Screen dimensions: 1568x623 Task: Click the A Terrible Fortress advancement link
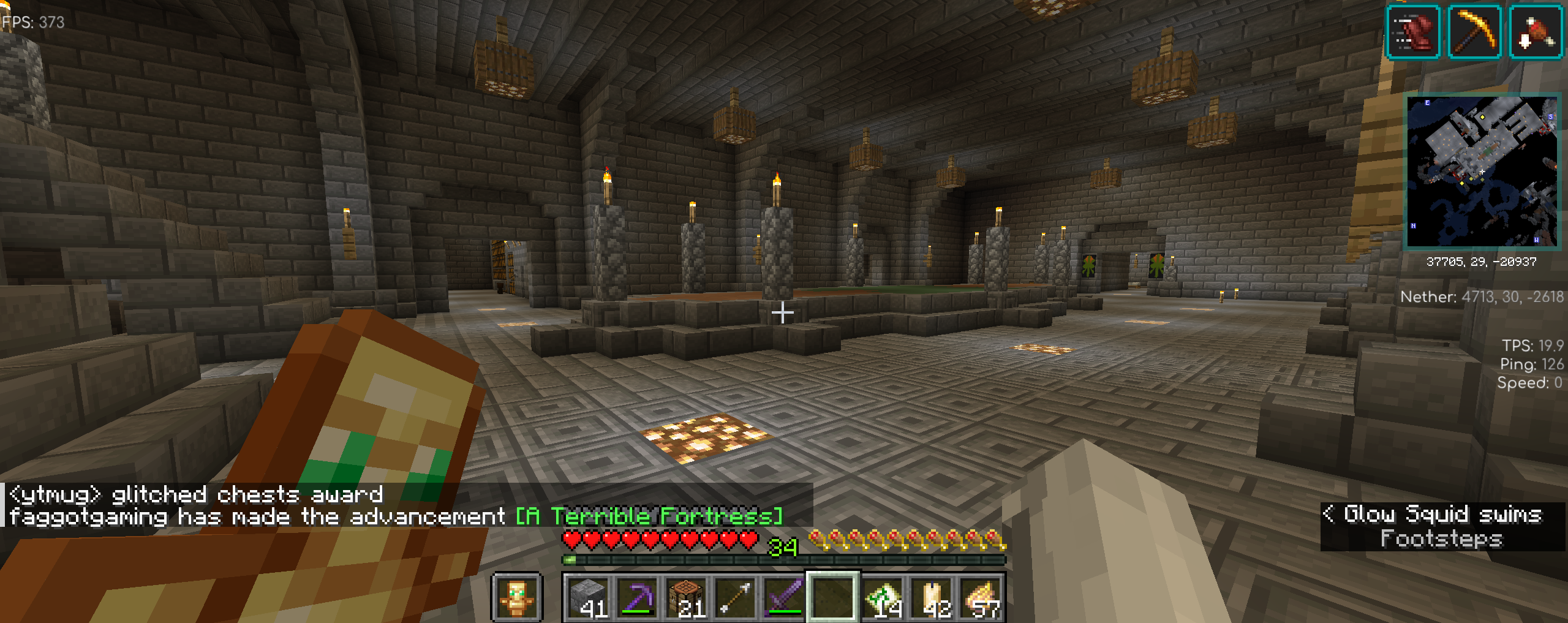[x=649, y=516]
